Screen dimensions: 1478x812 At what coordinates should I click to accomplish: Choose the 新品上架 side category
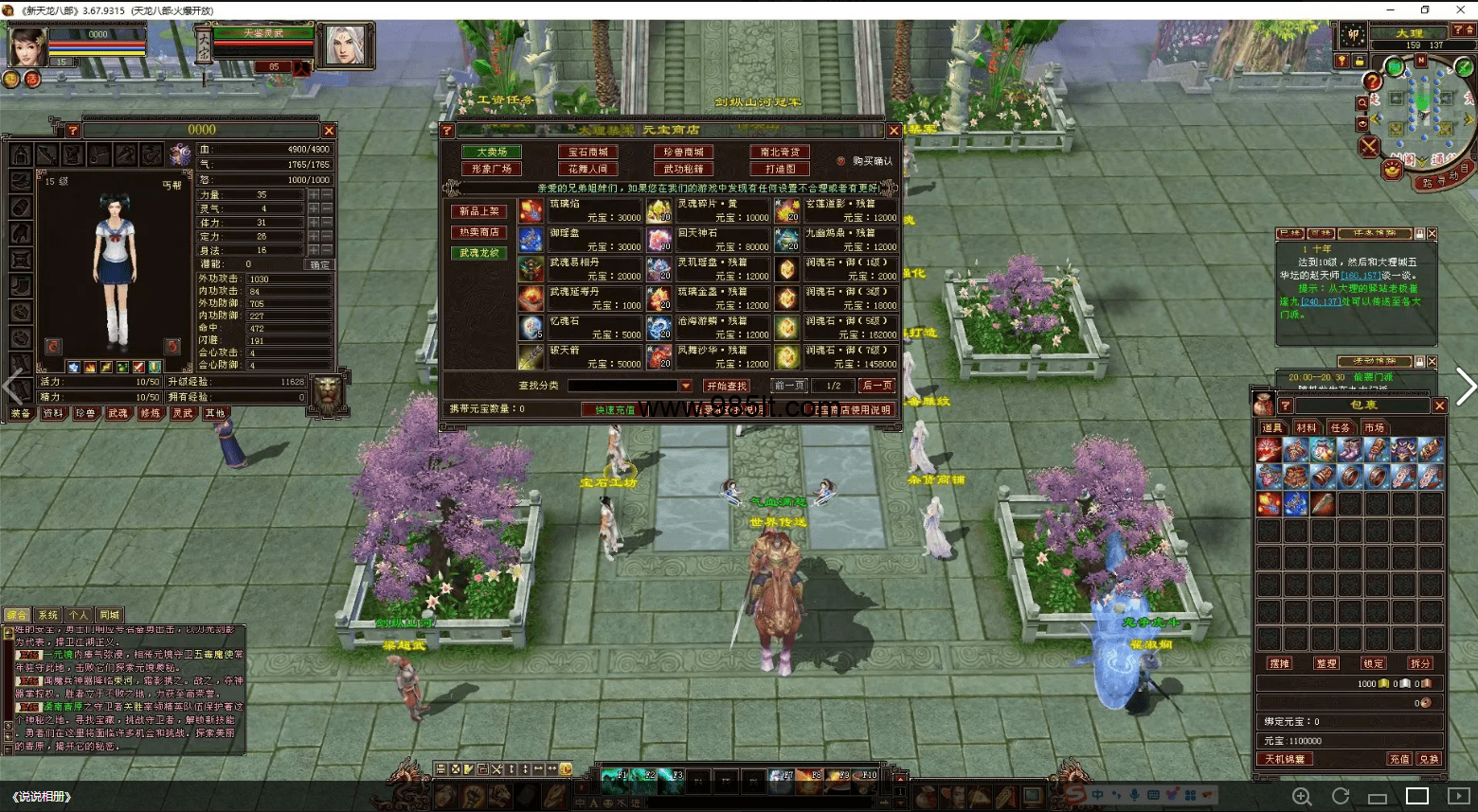point(479,211)
